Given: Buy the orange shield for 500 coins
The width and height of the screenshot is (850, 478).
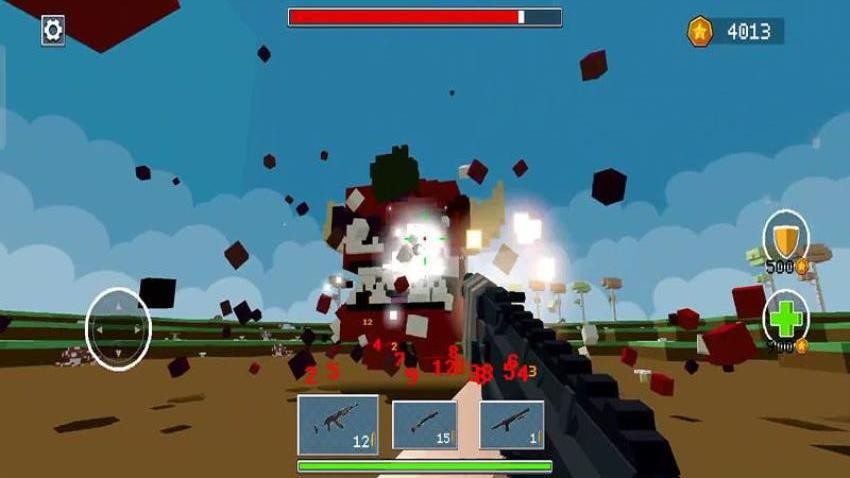Looking at the screenshot, I should coord(786,238).
